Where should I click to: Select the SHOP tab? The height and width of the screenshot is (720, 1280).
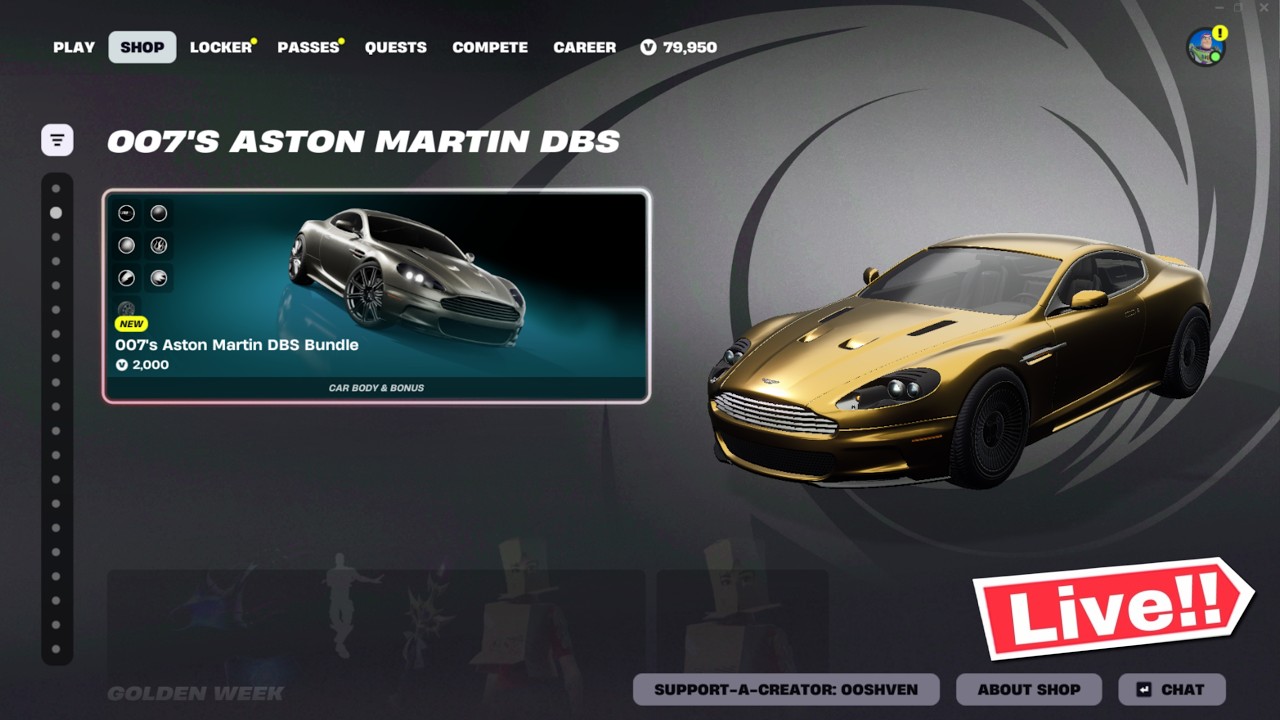142,47
